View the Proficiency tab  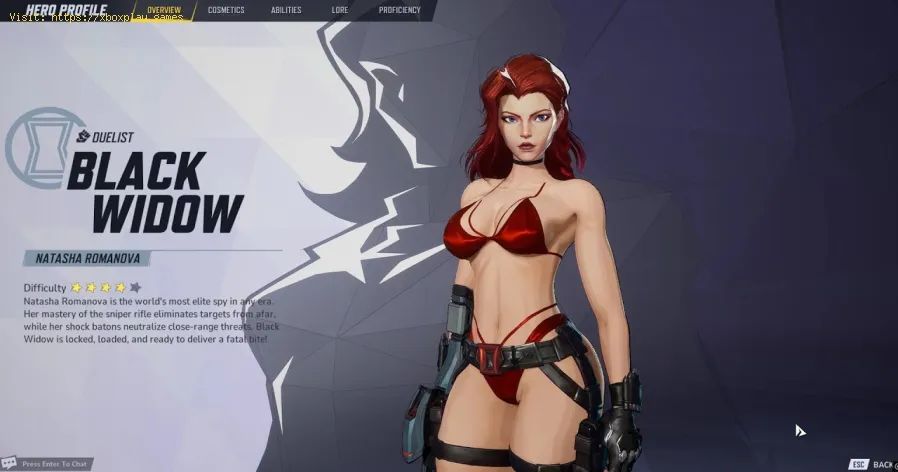click(x=400, y=10)
